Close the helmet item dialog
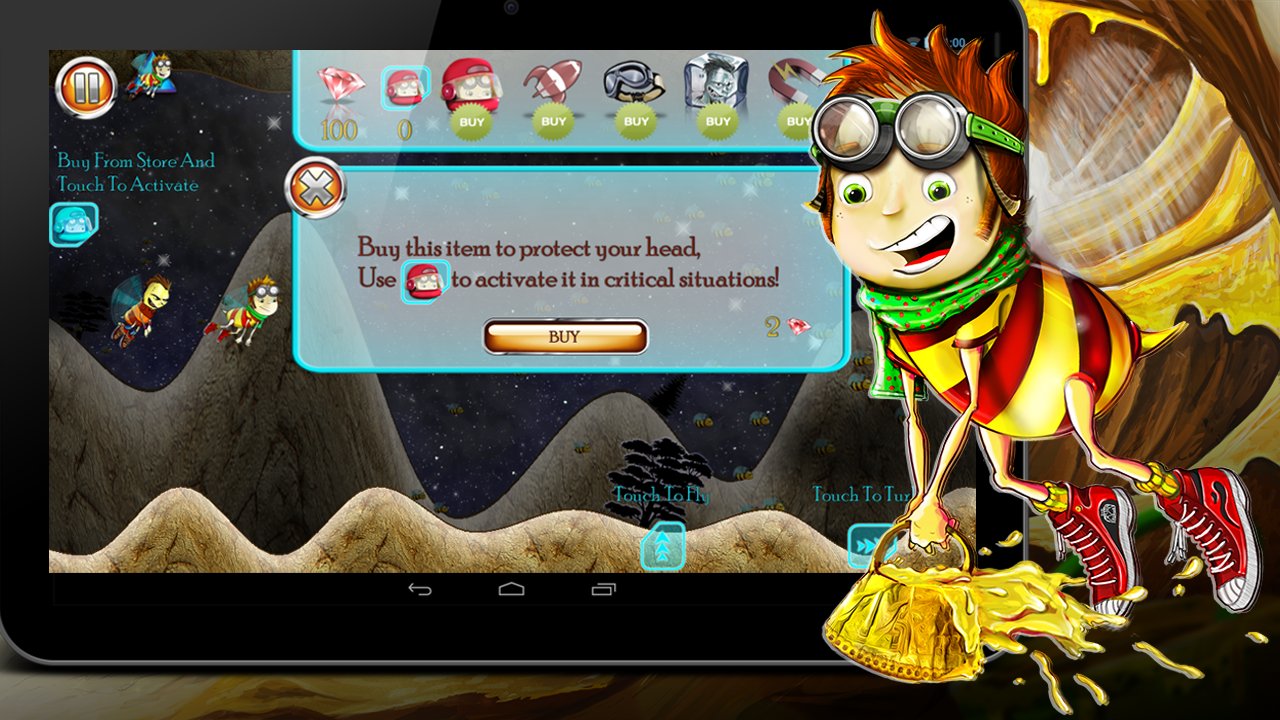Viewport: 1280px width, 720px height. (316, 189)
